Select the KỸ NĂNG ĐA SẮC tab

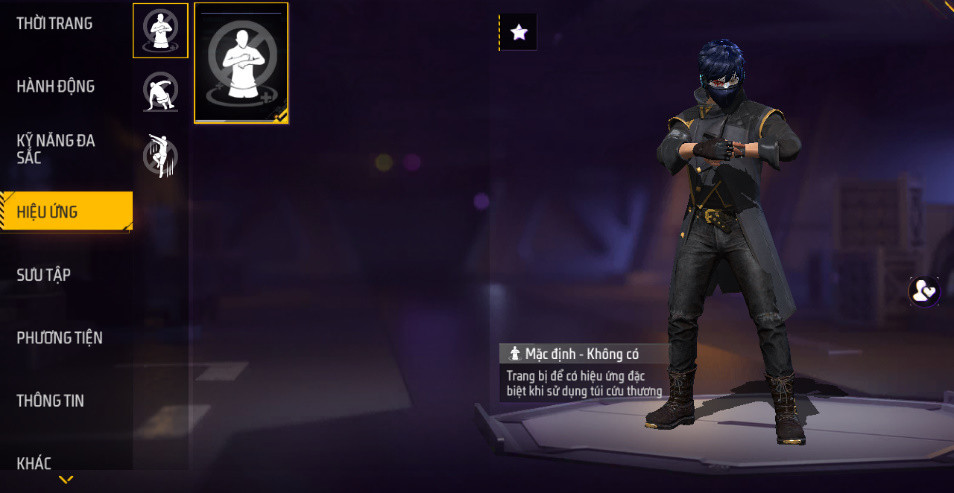[x=56, y=149]
